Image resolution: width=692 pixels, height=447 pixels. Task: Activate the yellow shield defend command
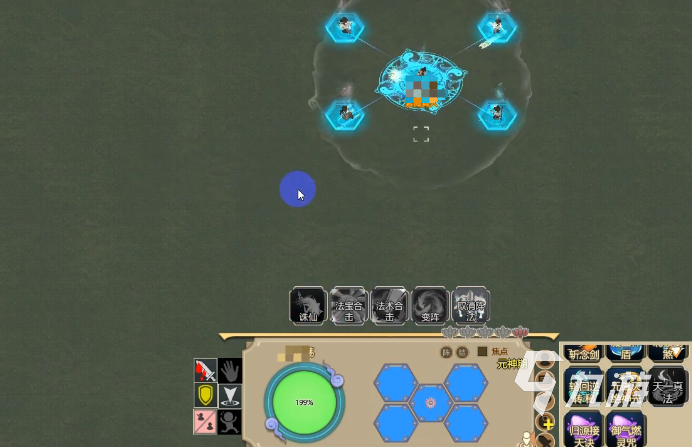point(205,396)
